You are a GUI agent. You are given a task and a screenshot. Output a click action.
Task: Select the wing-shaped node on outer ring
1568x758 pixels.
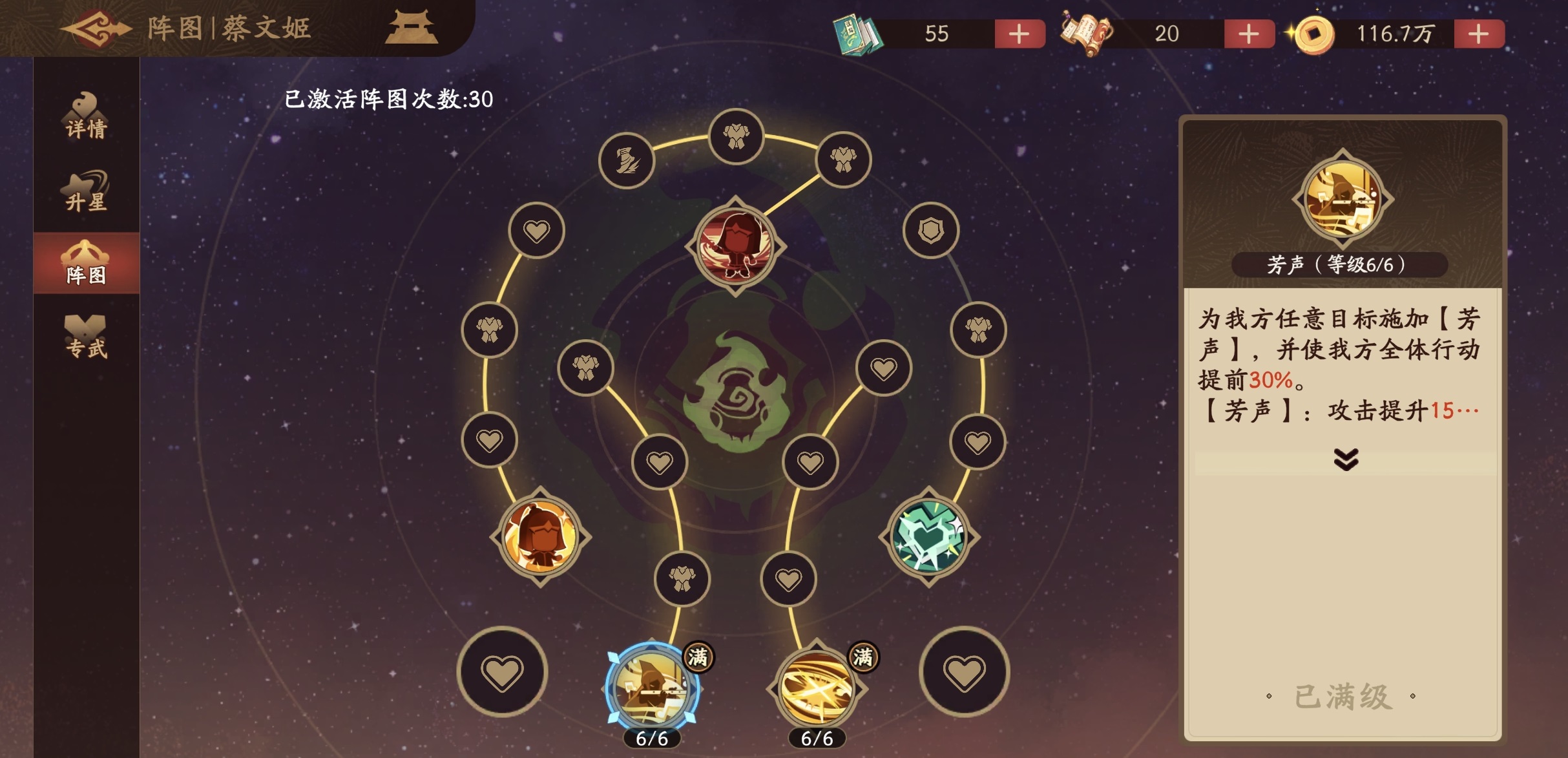(627, 160)
